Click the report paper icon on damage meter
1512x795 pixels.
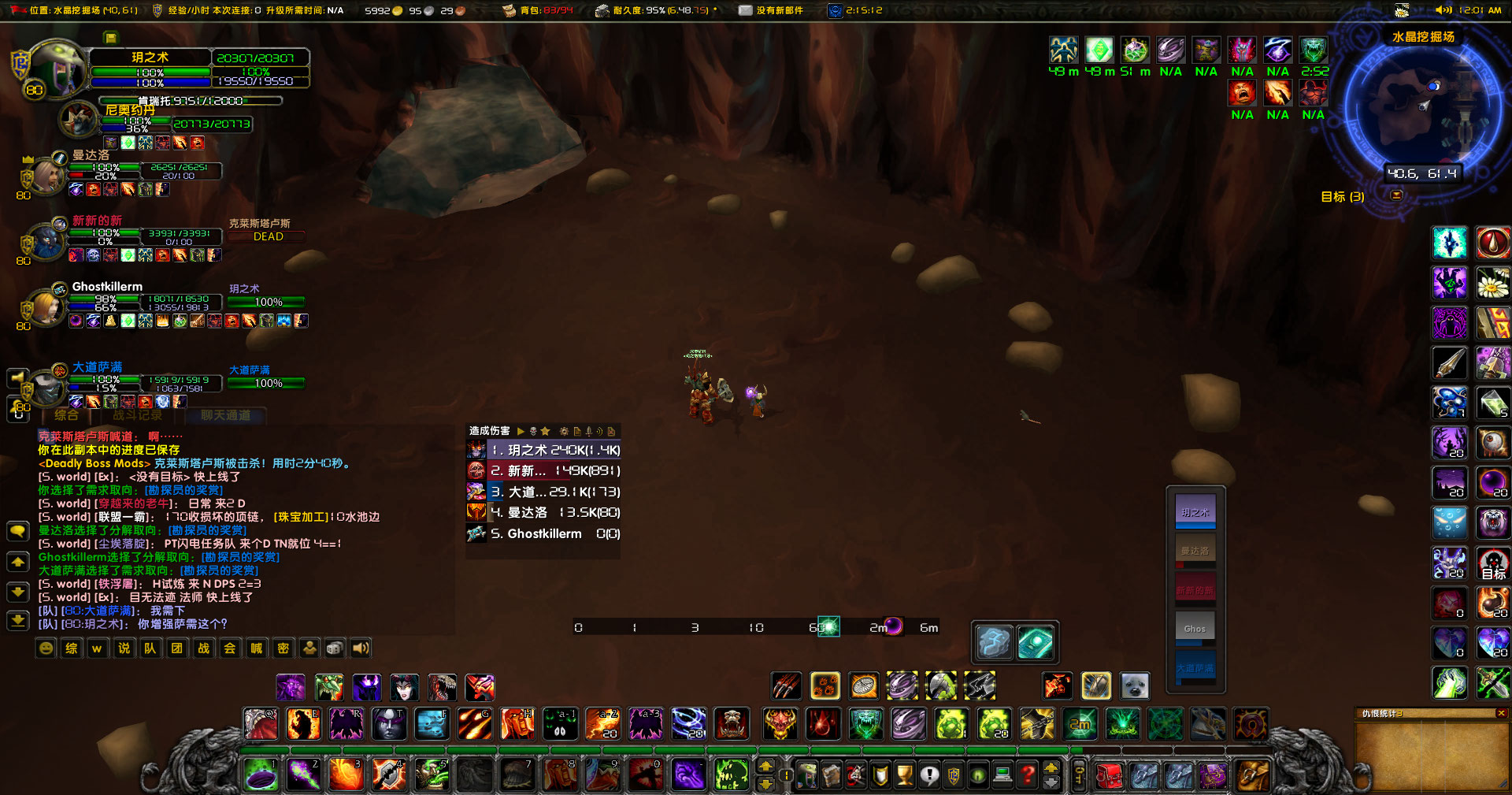click(x=577, y=432)
